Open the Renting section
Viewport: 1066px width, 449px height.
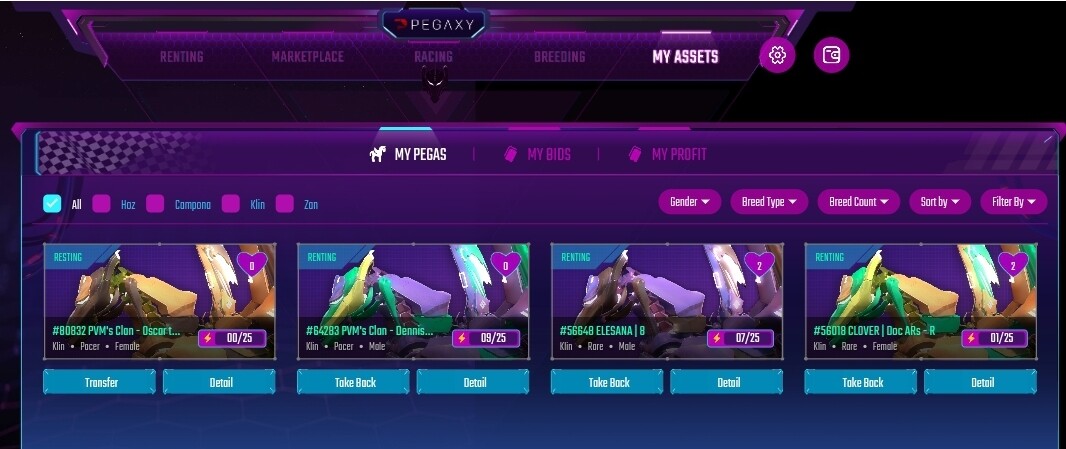(181, 57)
